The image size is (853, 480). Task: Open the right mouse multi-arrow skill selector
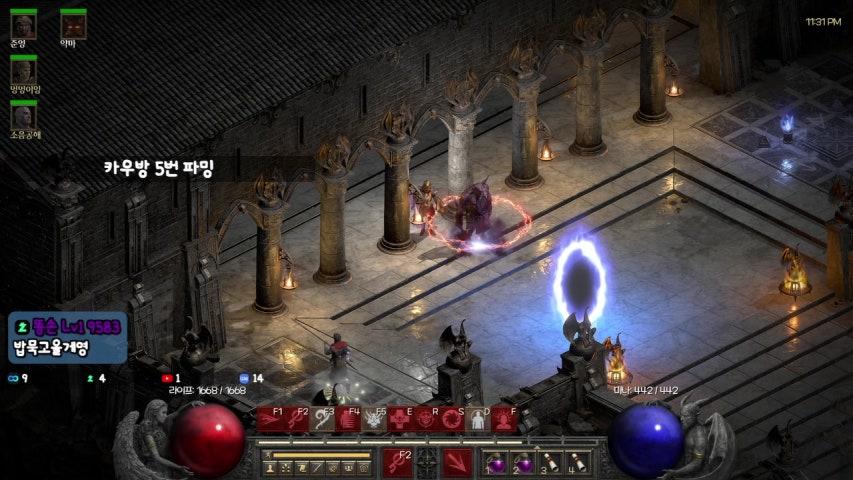click(457, 463)
